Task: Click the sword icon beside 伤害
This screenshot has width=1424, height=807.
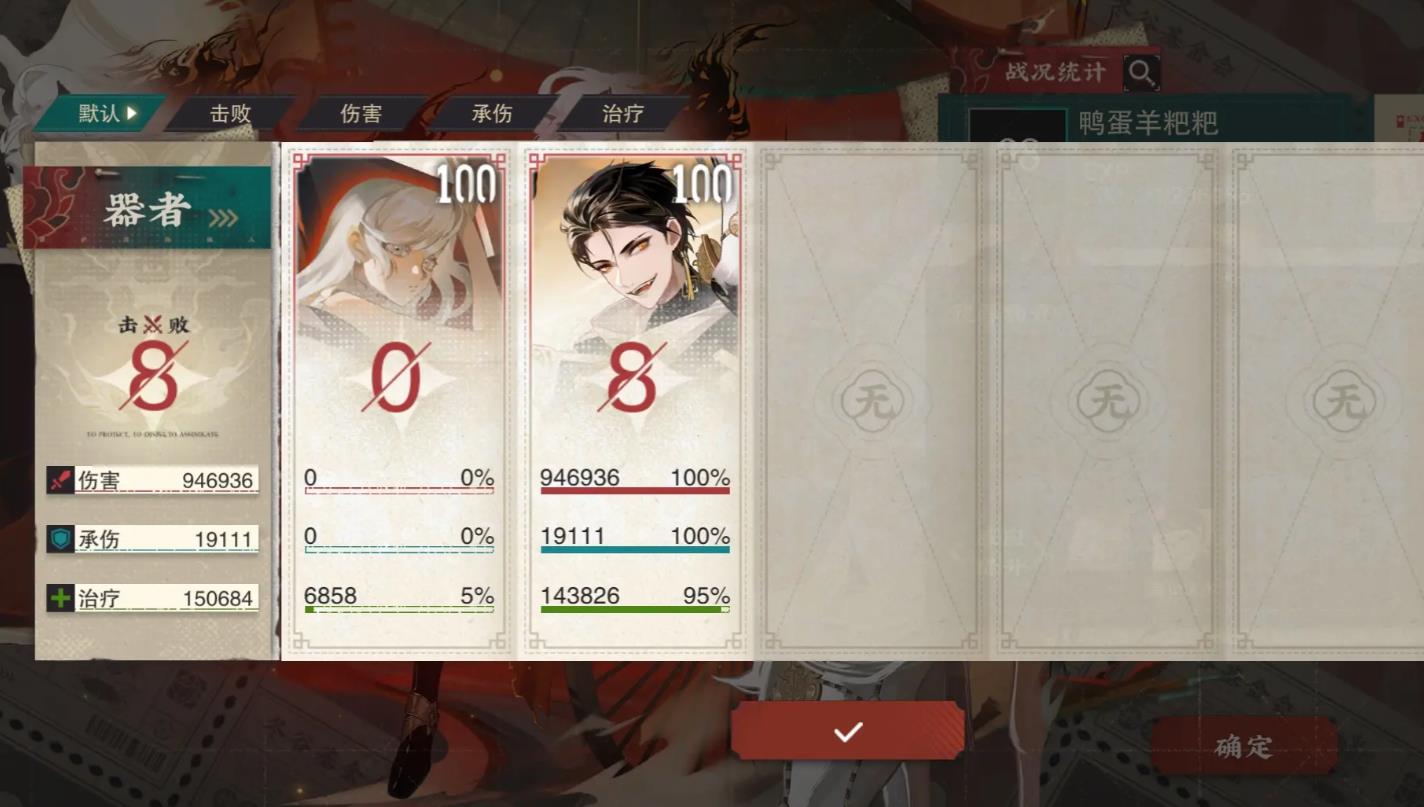Action: pos(59,480)
